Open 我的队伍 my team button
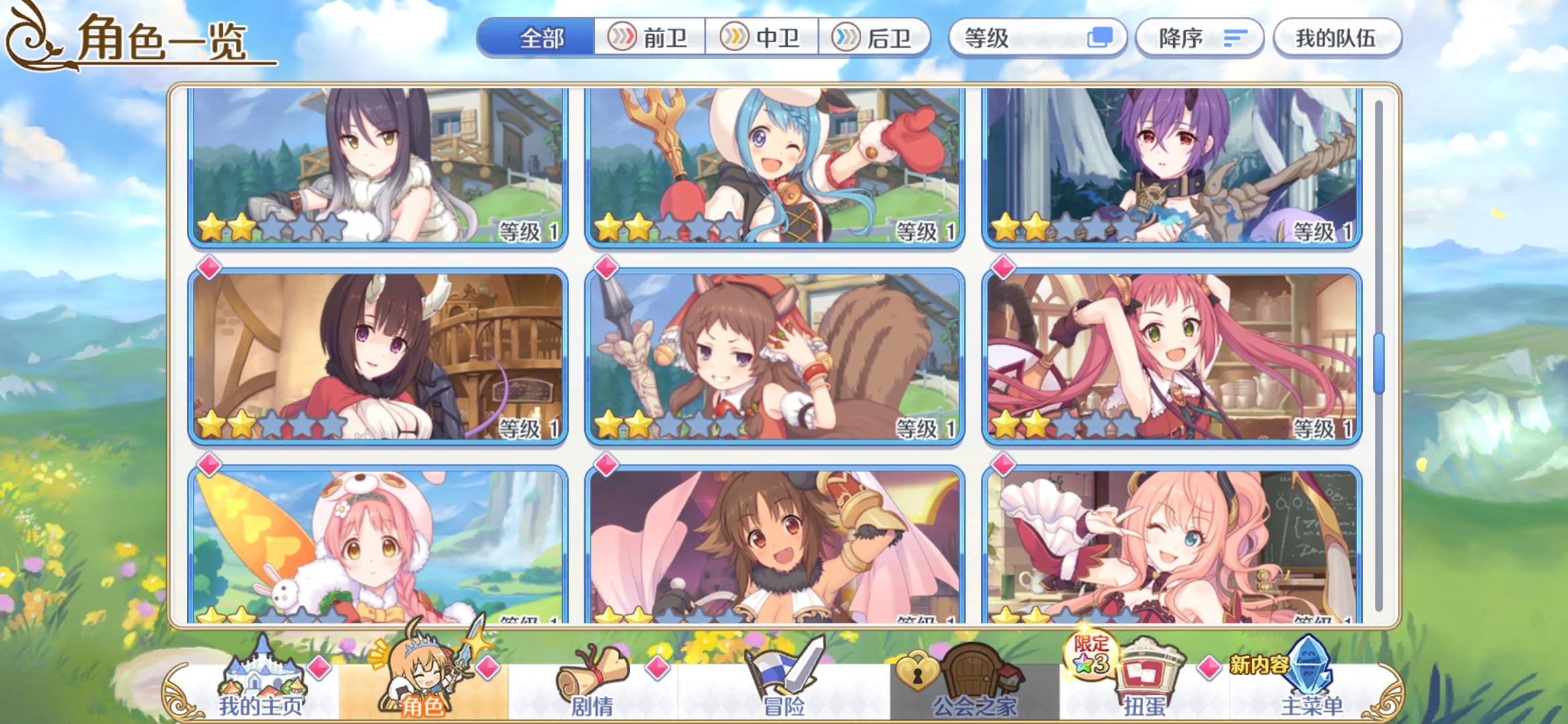Viewport: 1568px width, 724px height. [1337, 38]
